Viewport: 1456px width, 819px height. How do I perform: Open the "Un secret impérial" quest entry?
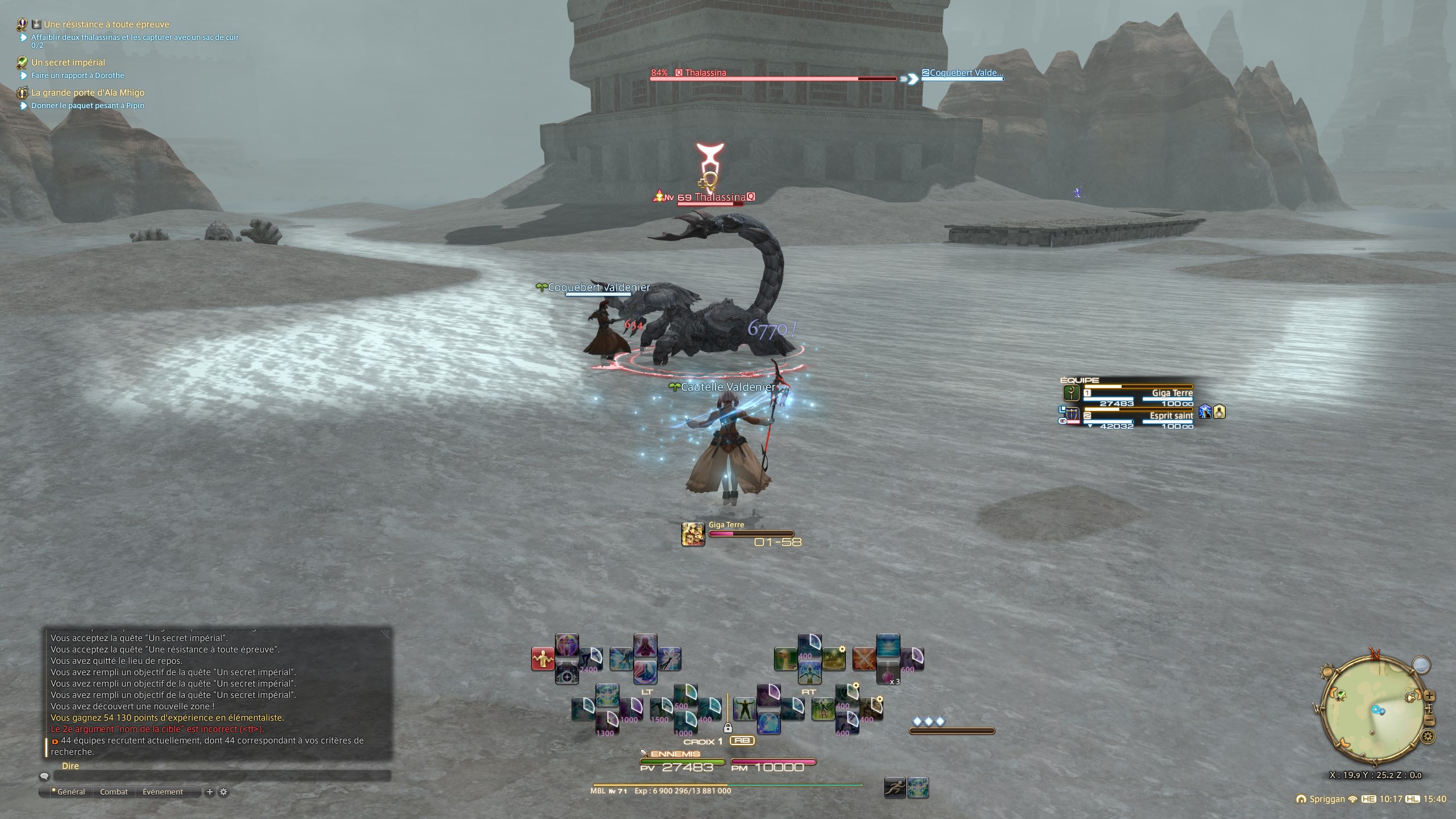click(68, 63)
